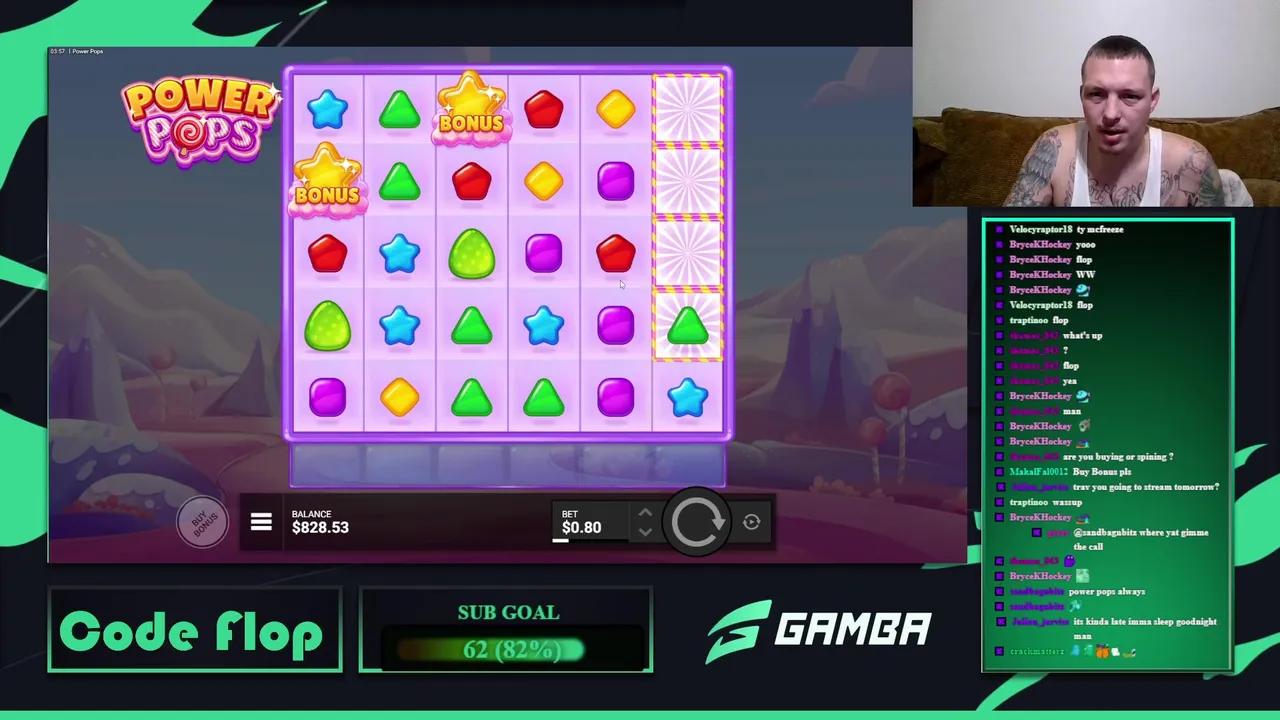Open the hamburger menu in the slot controls
Screen dimensions: 1280x720
(x=261, y=521)
